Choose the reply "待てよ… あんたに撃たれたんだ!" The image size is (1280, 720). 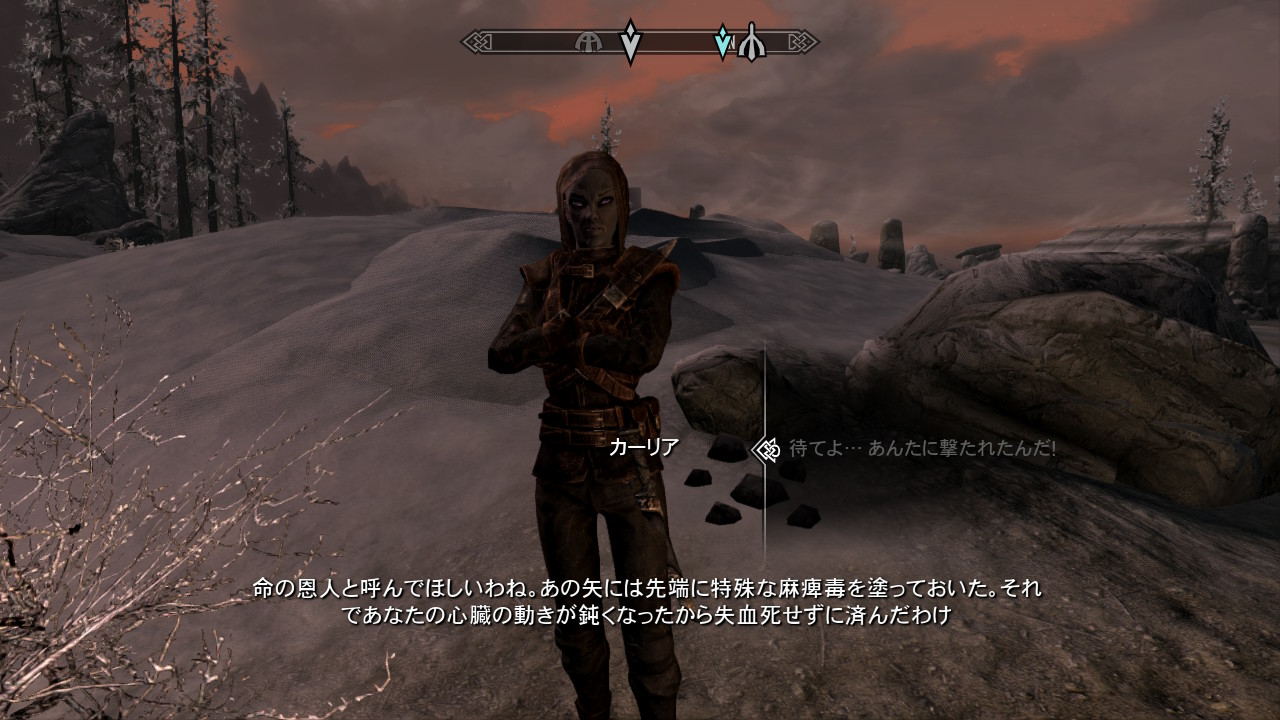click(921, 449)
